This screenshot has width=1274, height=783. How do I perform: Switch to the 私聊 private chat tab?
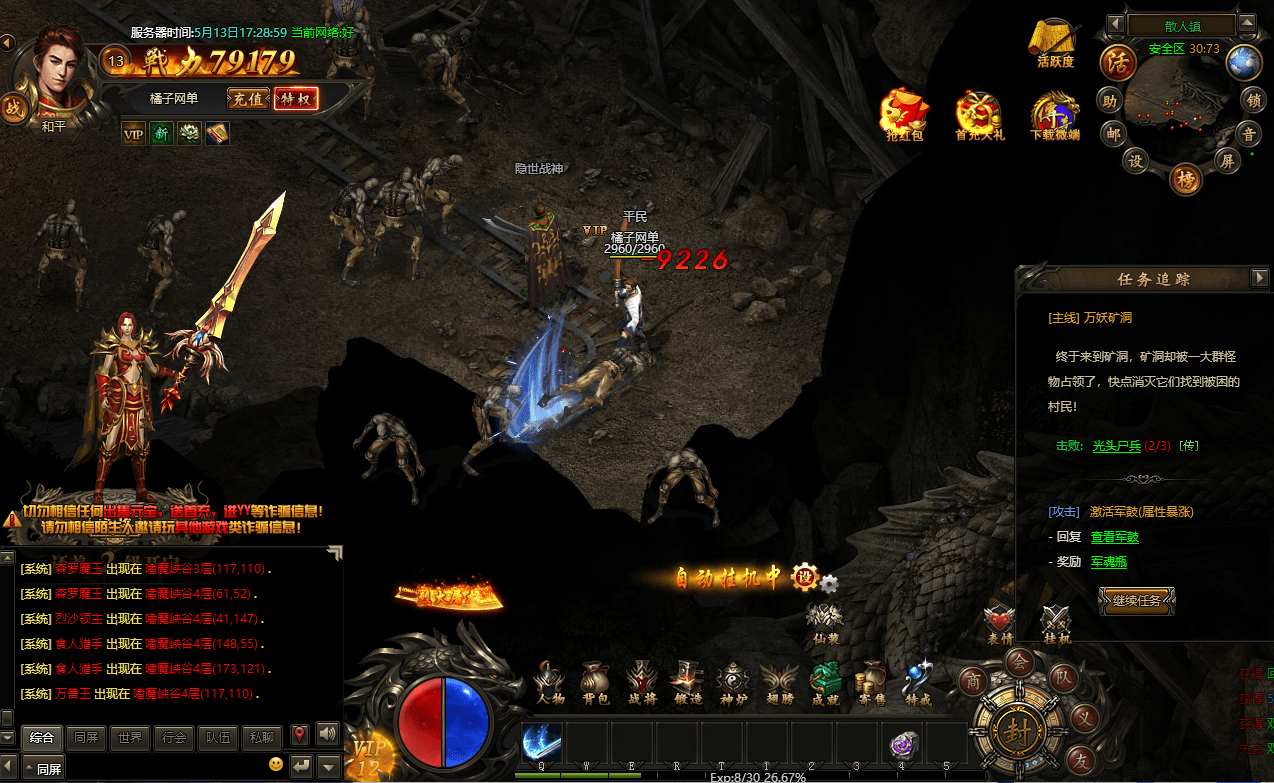tap(262, 738)
